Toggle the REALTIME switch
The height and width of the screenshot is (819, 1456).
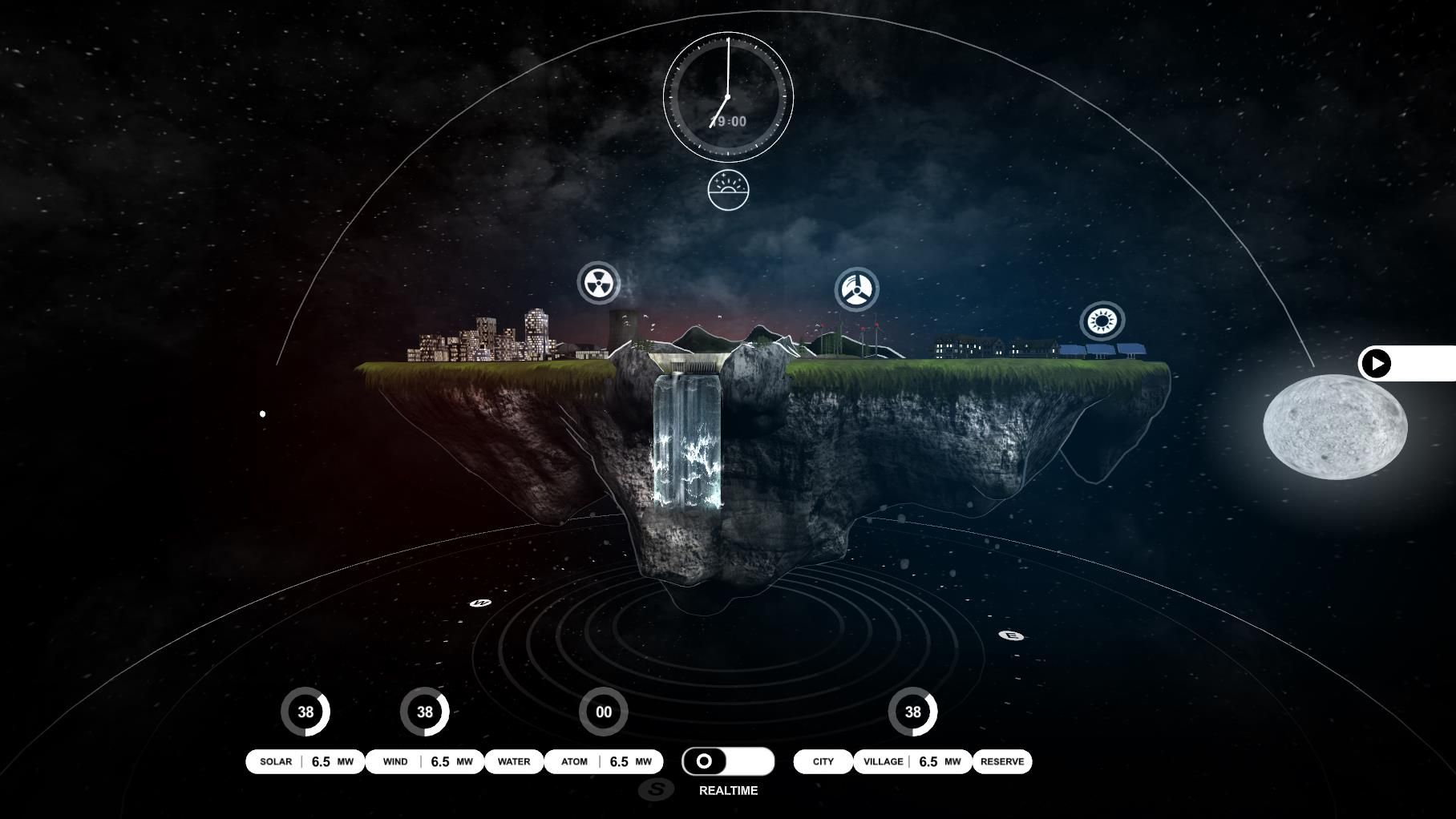[728, 761]
